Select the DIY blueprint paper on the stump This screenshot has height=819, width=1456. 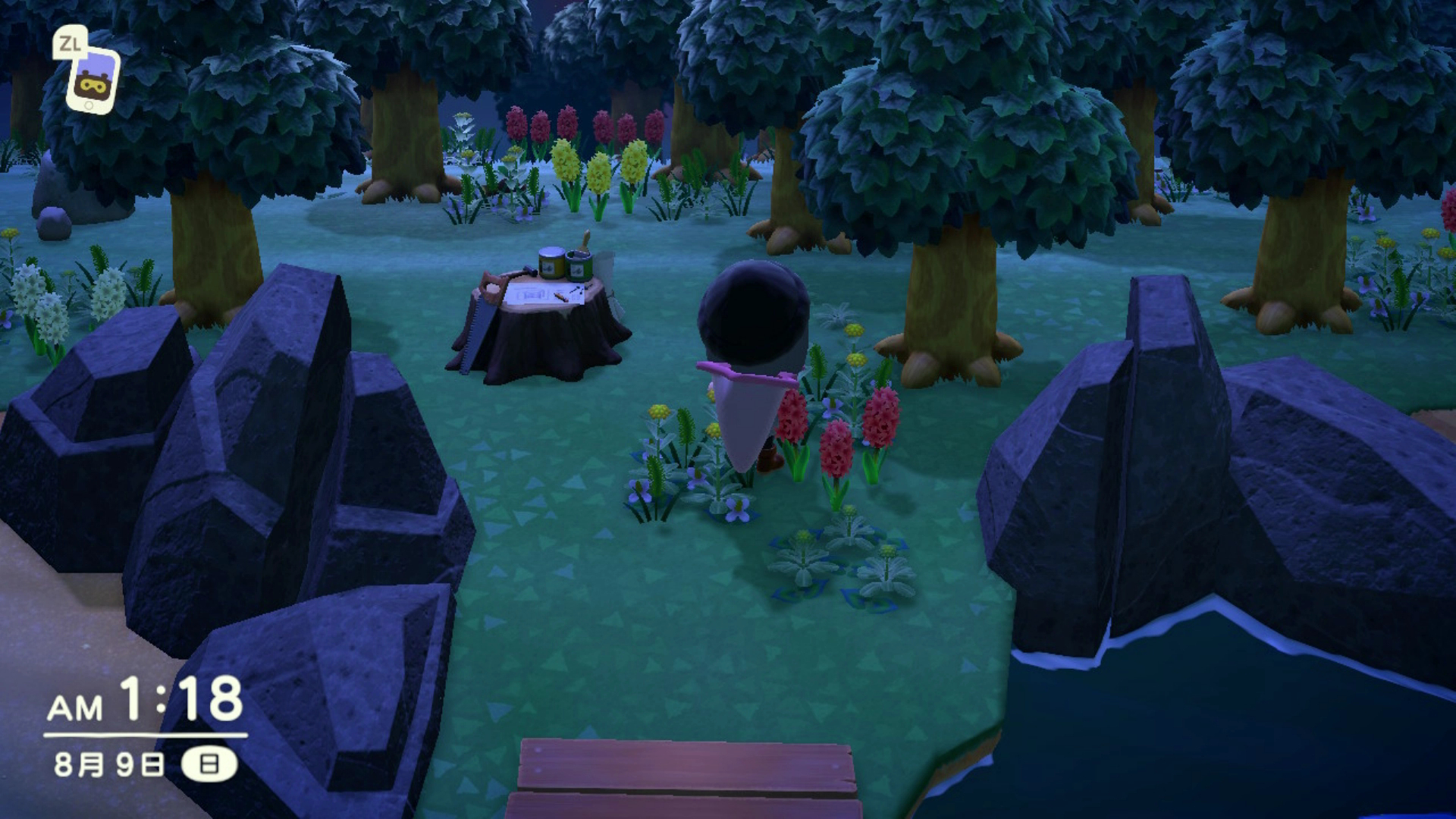tap(531, 294)
